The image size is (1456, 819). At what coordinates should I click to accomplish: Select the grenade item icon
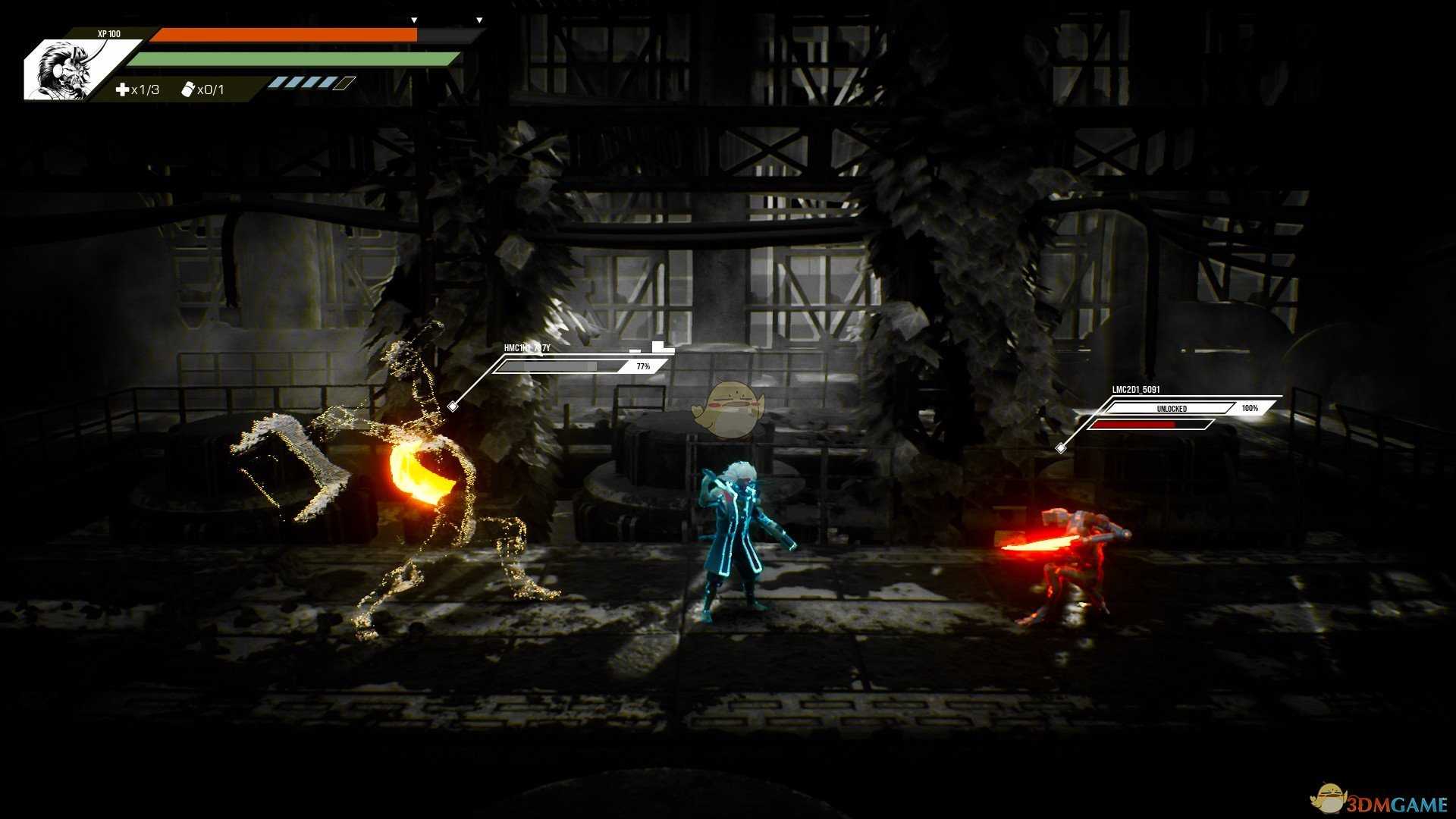click(x=188, y=89)
